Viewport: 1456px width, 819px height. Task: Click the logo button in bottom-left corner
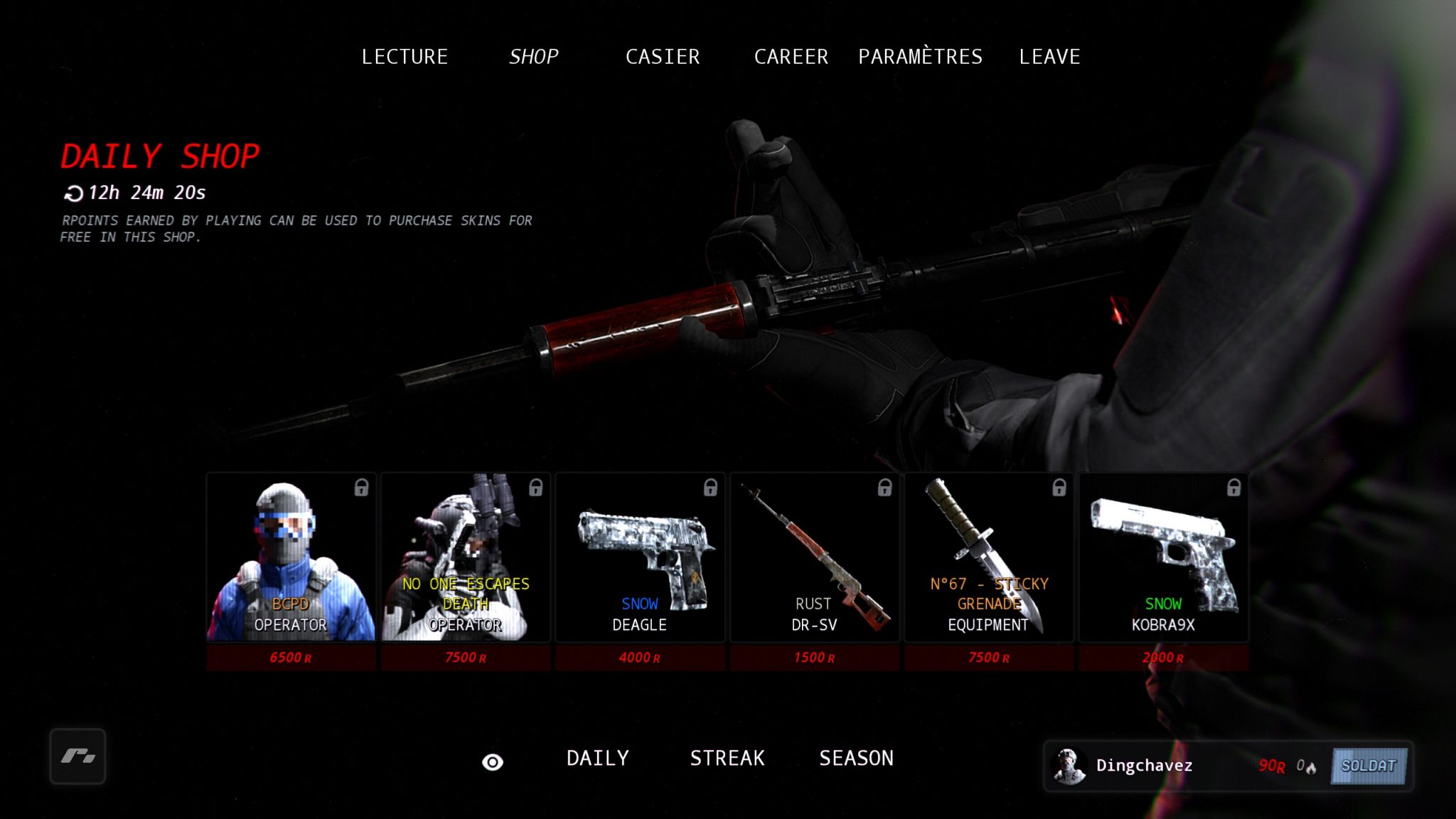click(78, 756)
